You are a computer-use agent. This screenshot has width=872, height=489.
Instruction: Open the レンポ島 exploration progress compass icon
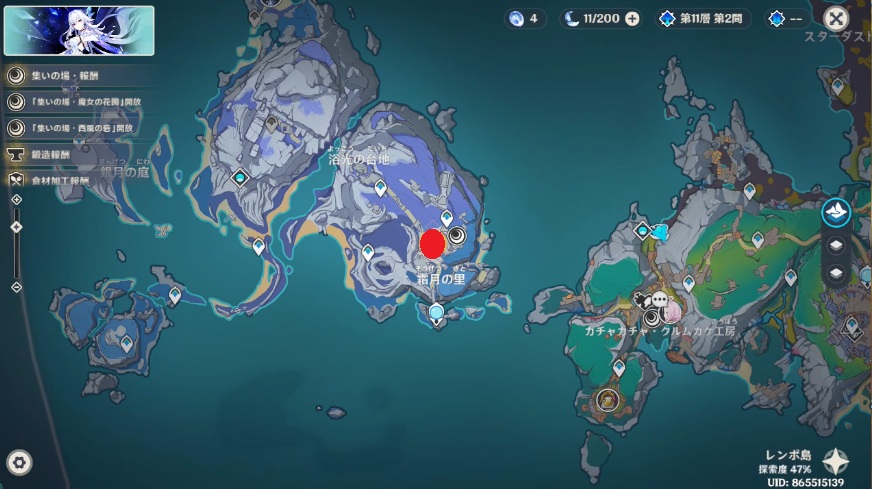836,462
